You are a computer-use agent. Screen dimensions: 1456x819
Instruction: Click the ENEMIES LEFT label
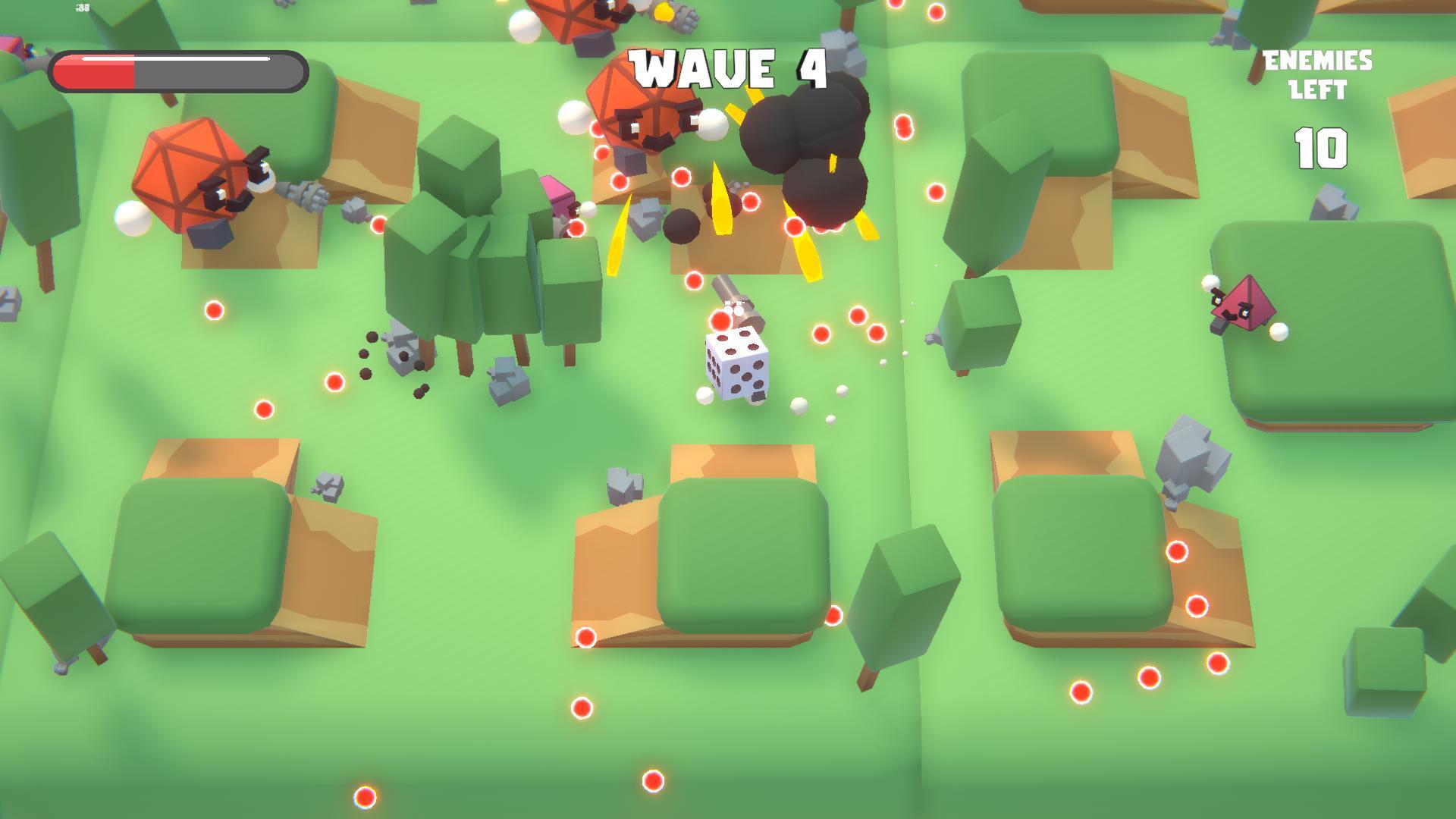tap(1319, 74)
